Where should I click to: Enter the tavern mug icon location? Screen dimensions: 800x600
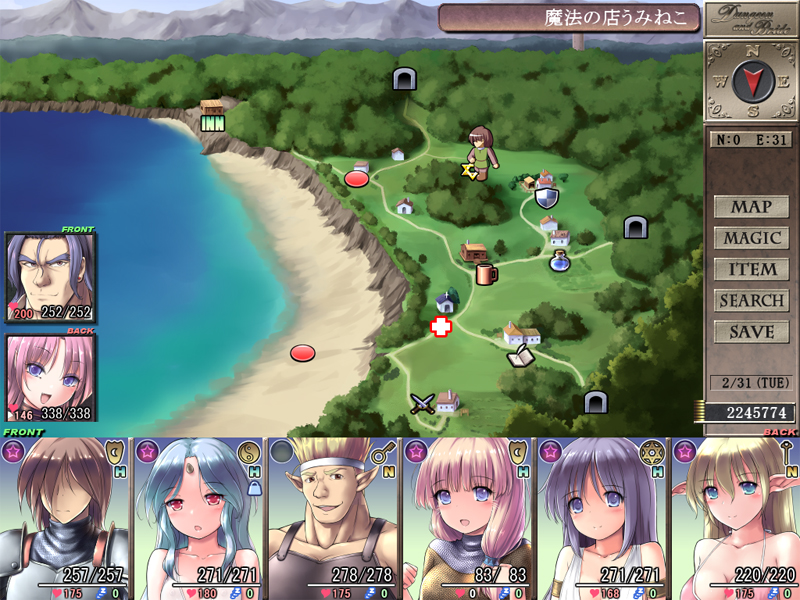486,273
